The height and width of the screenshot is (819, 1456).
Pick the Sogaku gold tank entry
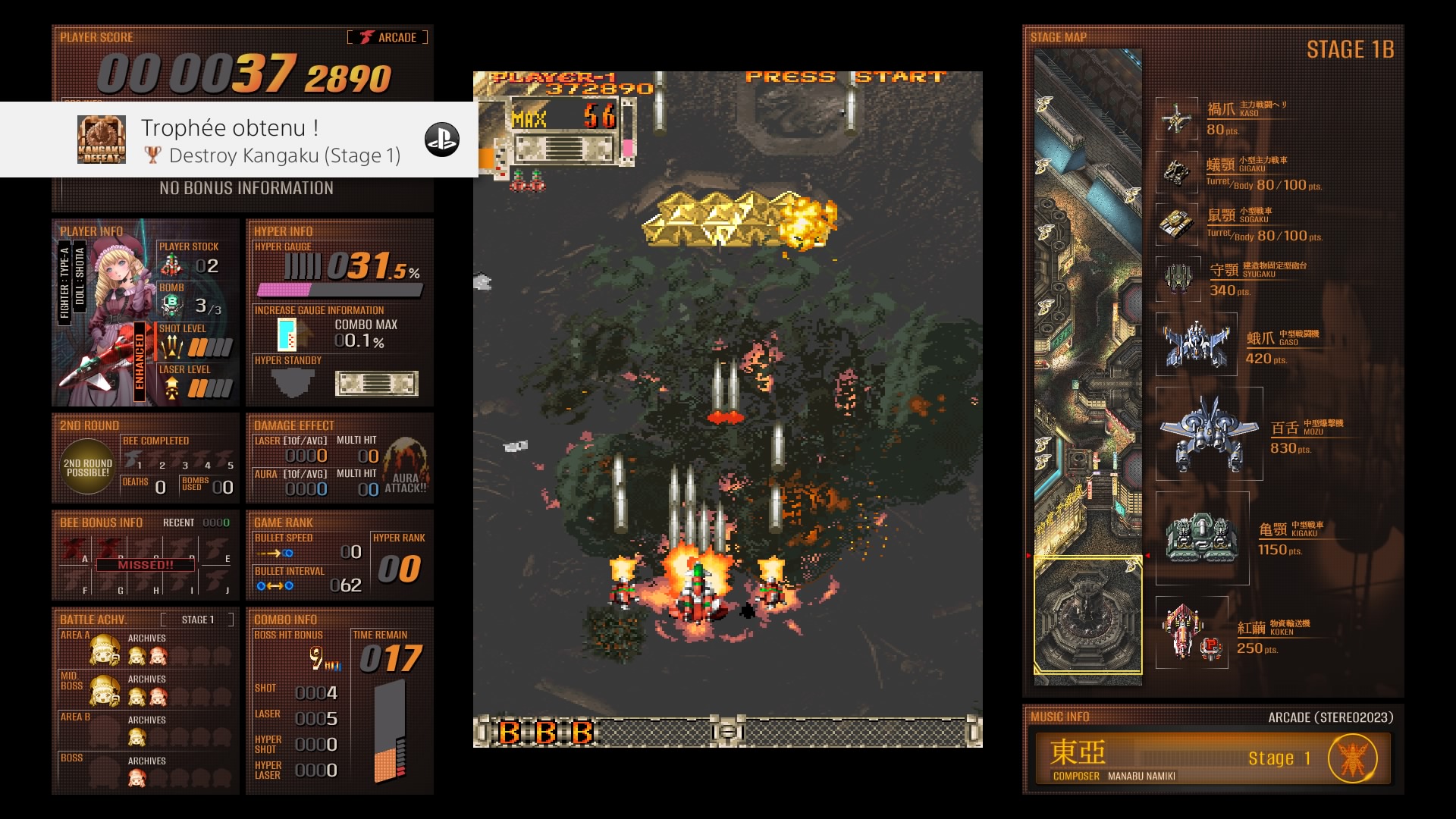tap(1177, 224)
